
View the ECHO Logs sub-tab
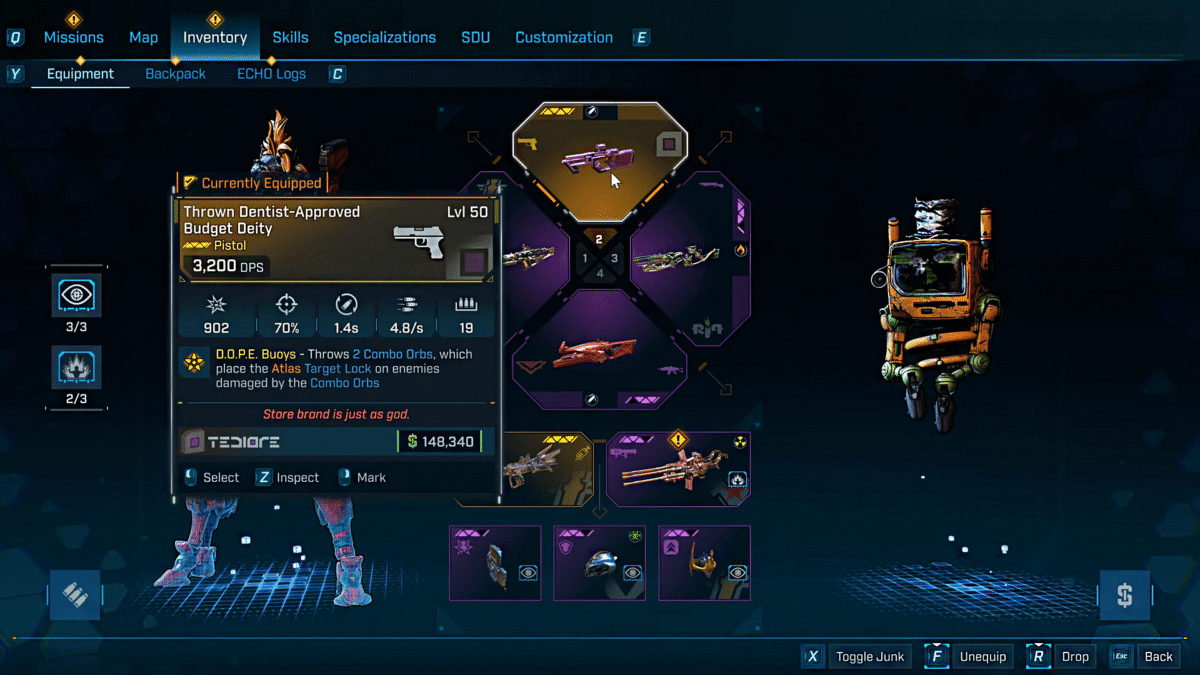pyautogui.click(x=272, y=74)
